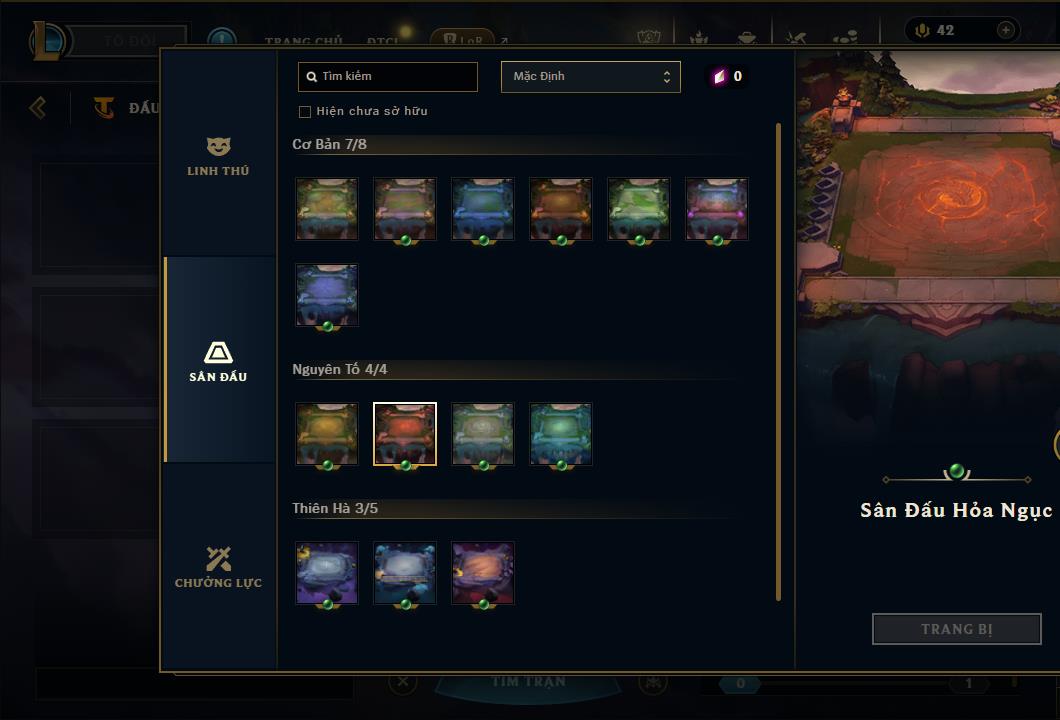Open the Sân Đấu tab
The image size is (1060, 720).
[218, 361]
